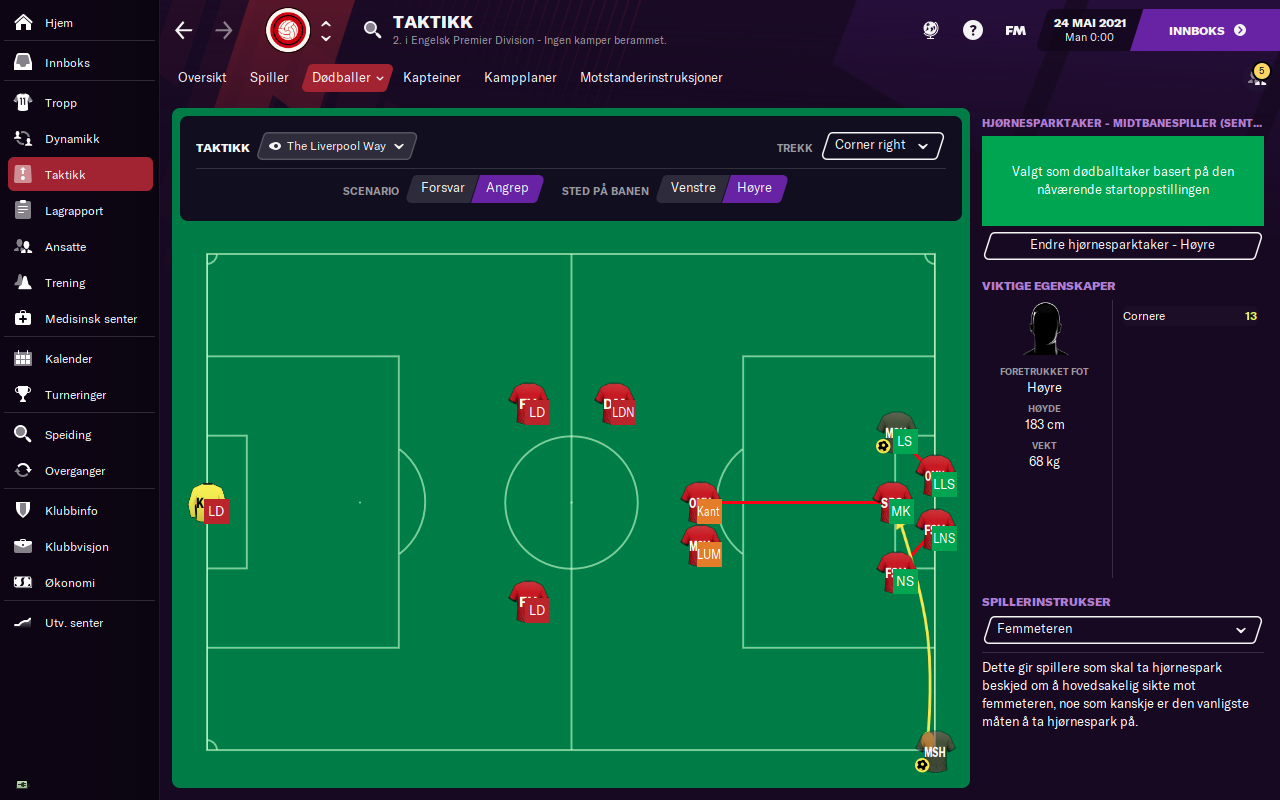Open the Corner right routine dropdown
Viewport: 1280px width, 800px height.
point(882,145)
